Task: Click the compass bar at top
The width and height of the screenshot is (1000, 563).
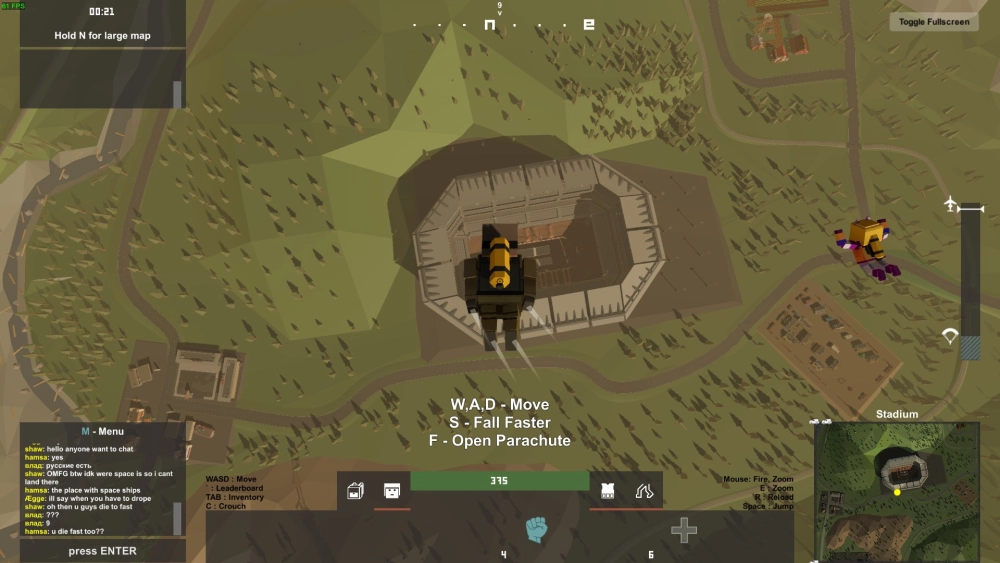Action: (500, 24)
